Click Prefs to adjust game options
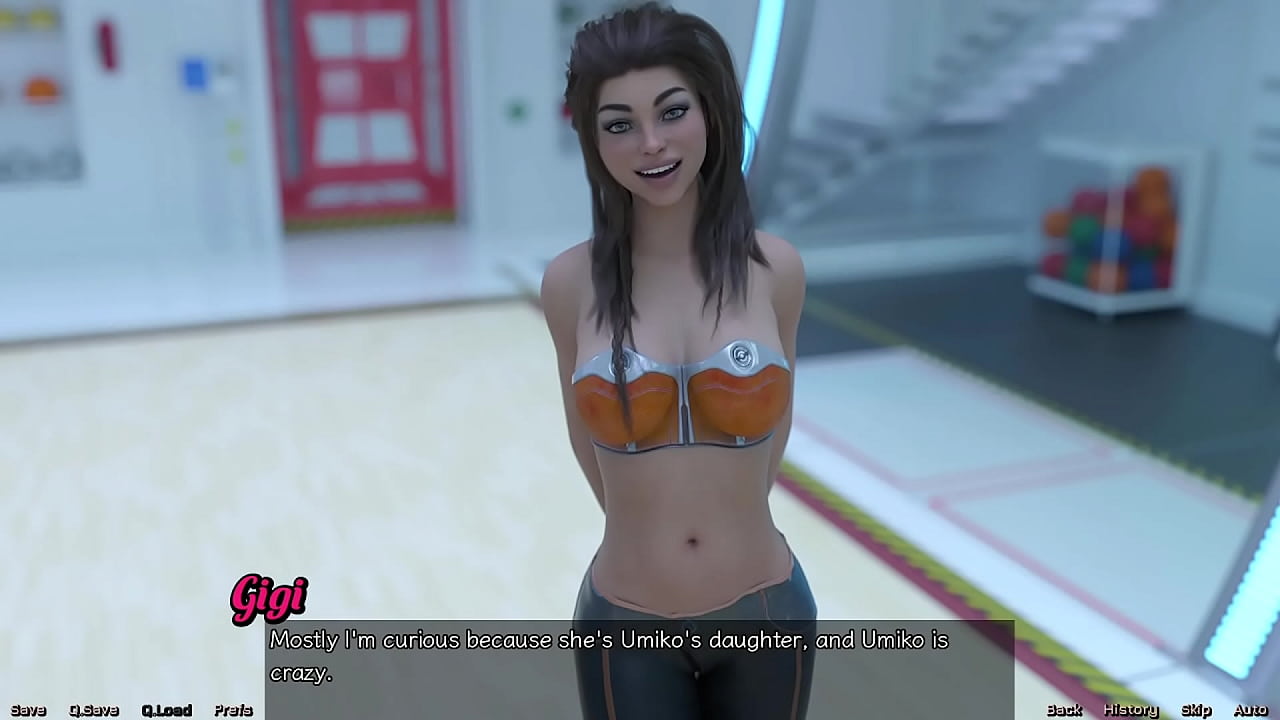This screenshot has height=720, width=1280. (x=232, y=709)
